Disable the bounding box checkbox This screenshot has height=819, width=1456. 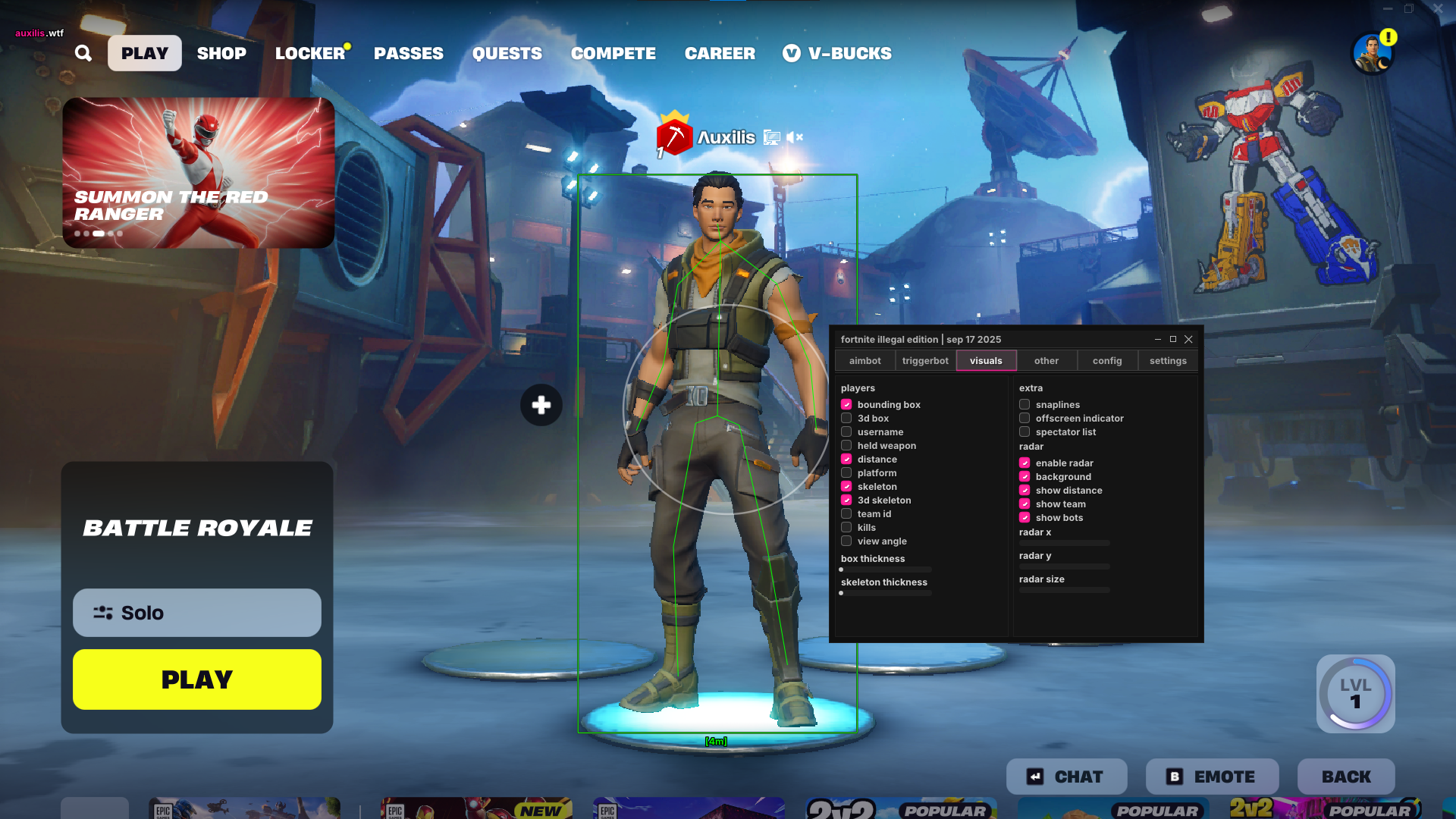click(x=847, y=404)
